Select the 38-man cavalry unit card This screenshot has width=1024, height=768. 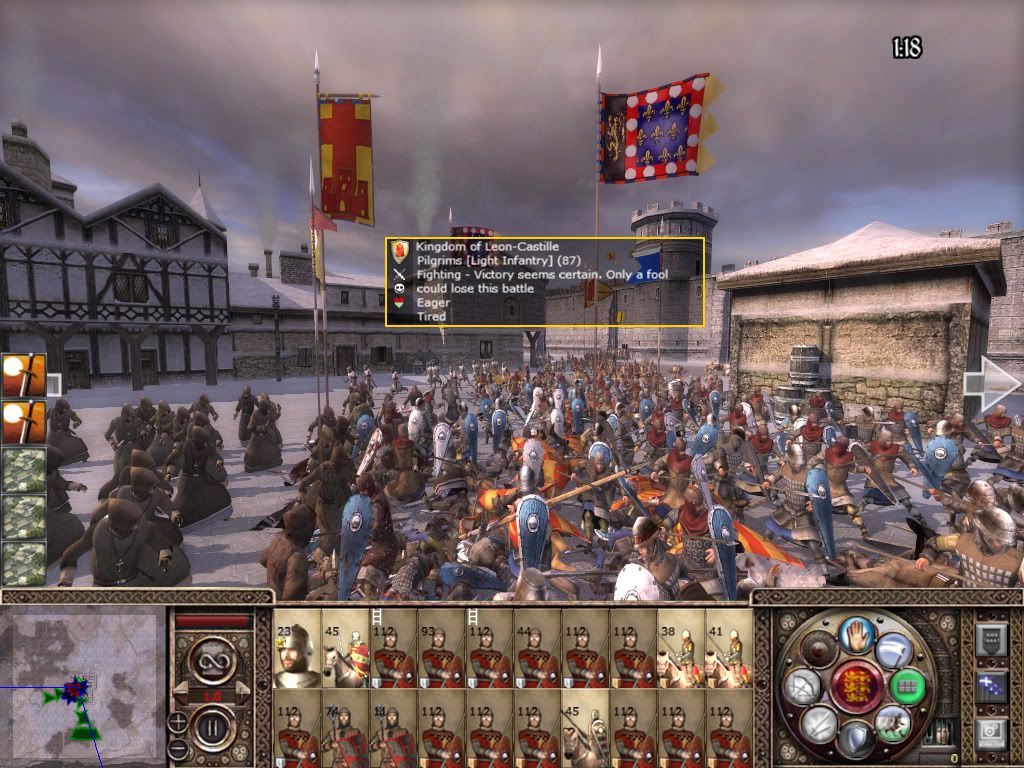(681, 649)
